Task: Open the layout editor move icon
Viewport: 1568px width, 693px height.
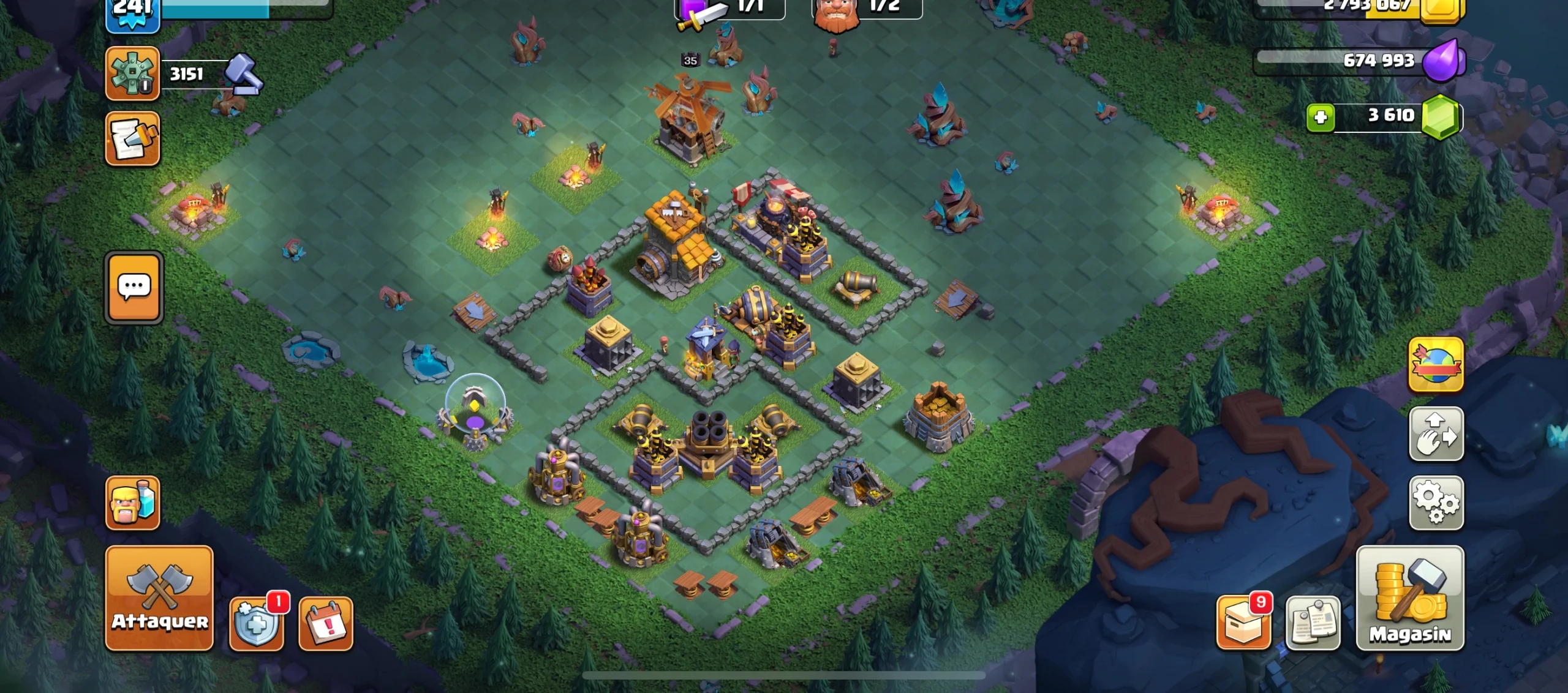Action: pyautogui.click(x=1436, y=435)
